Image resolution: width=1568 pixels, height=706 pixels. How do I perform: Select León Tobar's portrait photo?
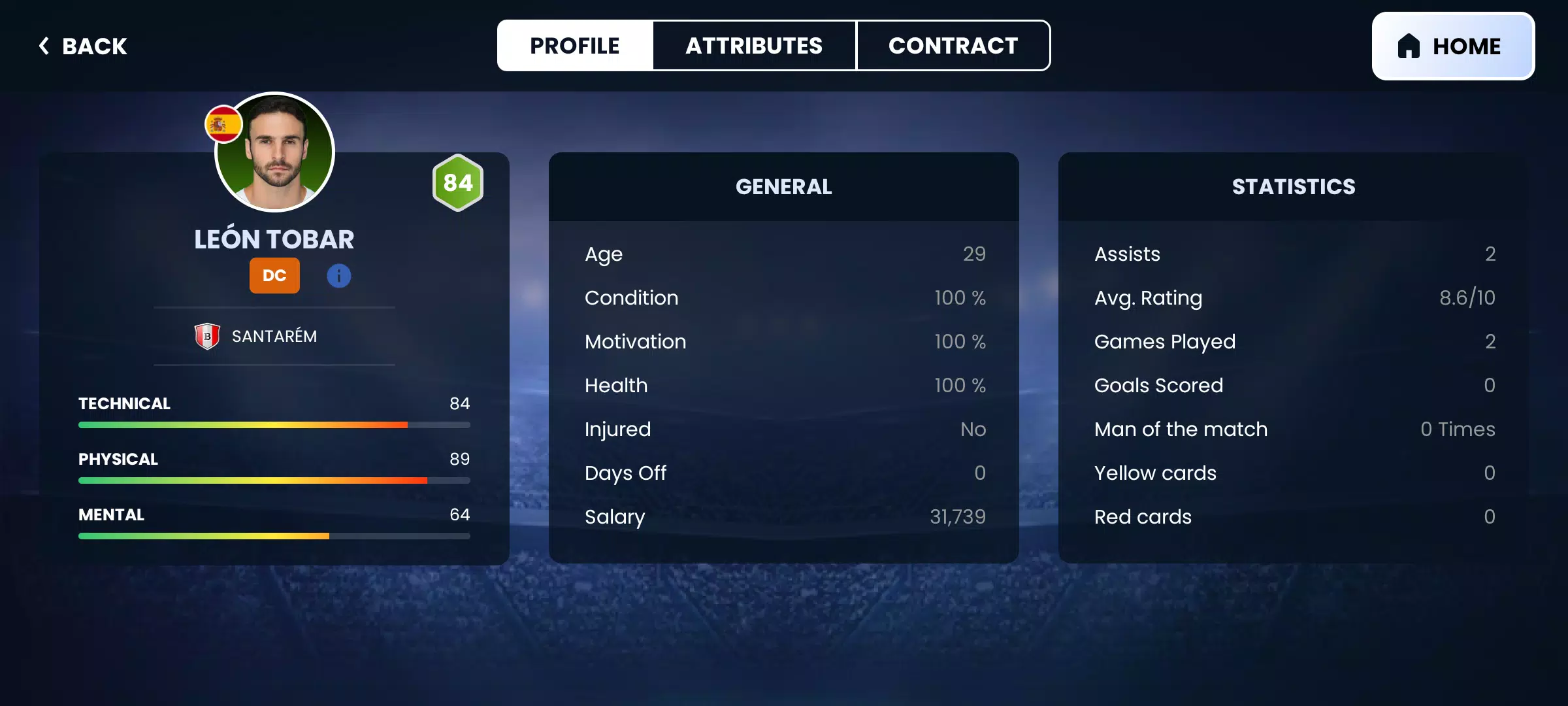(274, 152)
